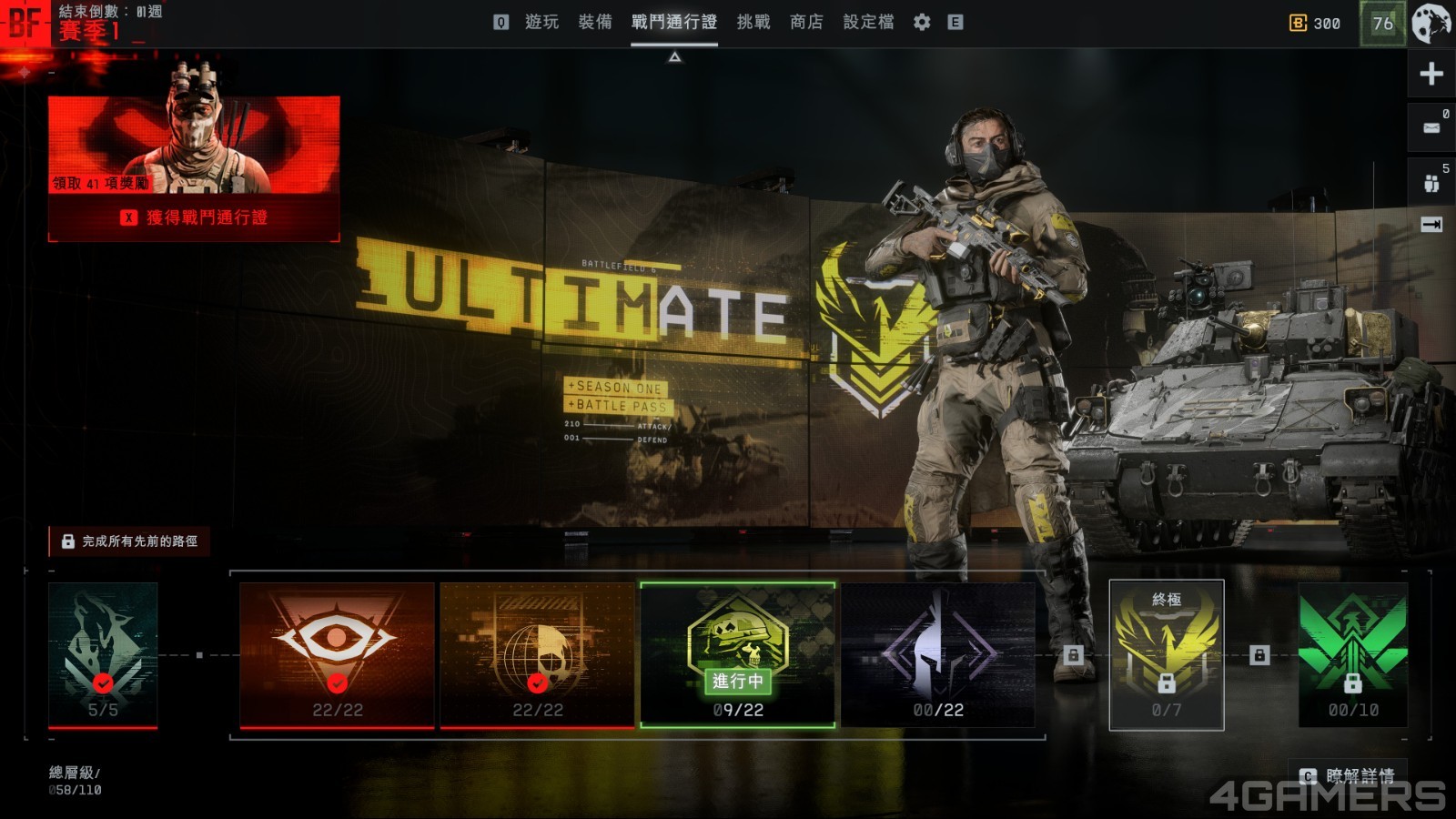
Task: Check the 300 currency balance
Action: coord(1315,23)
